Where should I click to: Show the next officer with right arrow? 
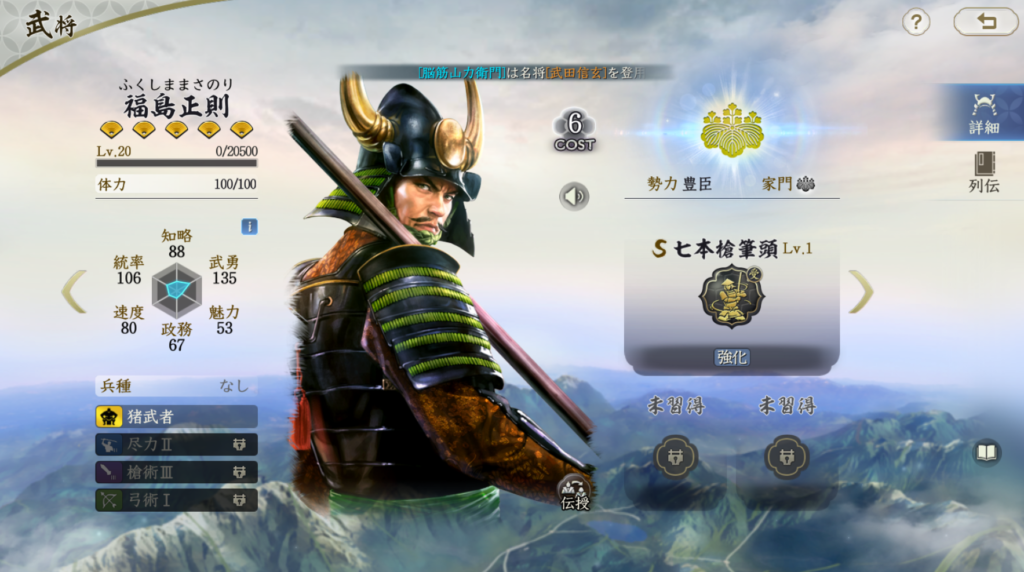(861, 291)
